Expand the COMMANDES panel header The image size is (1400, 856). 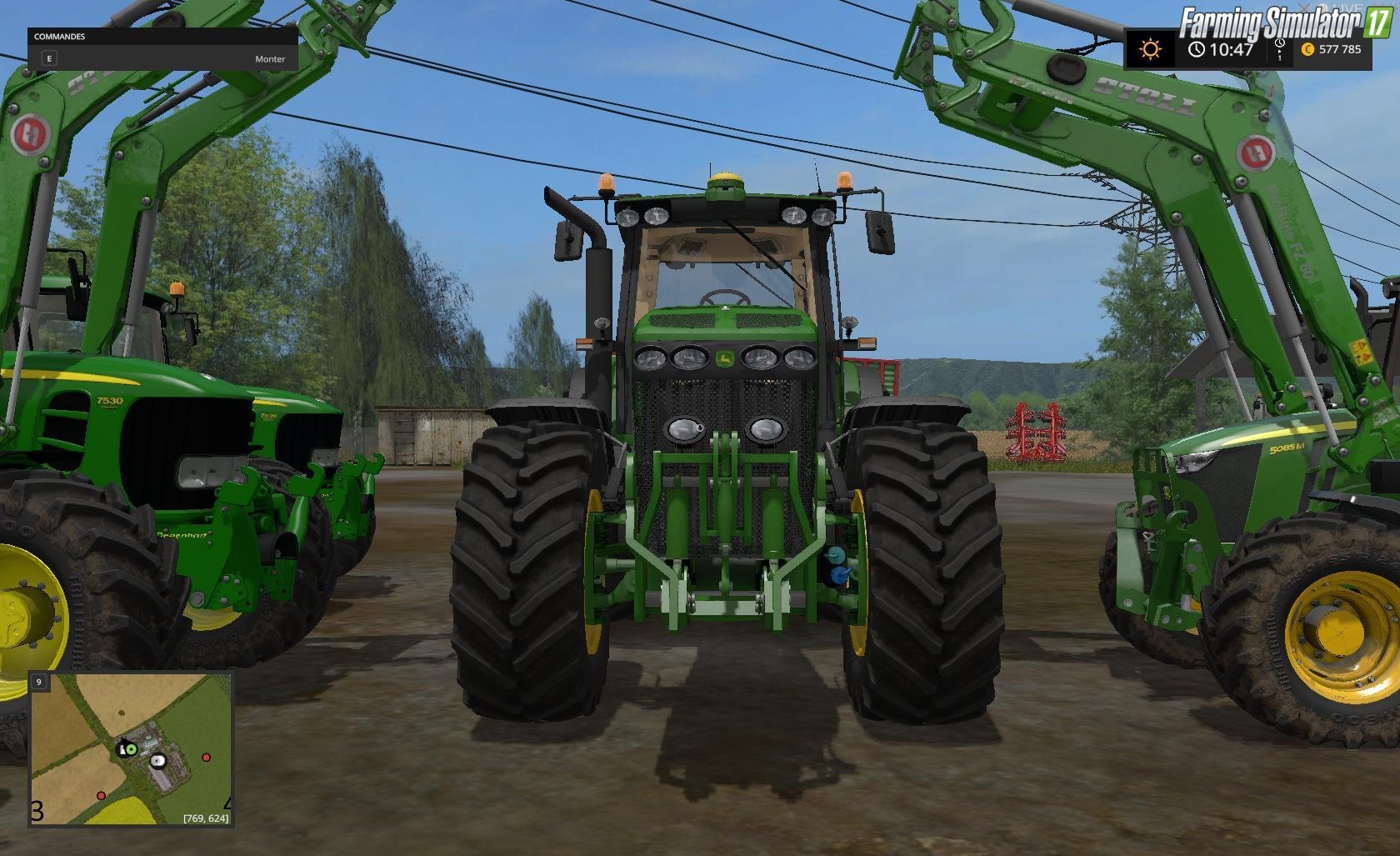[58, 37]
